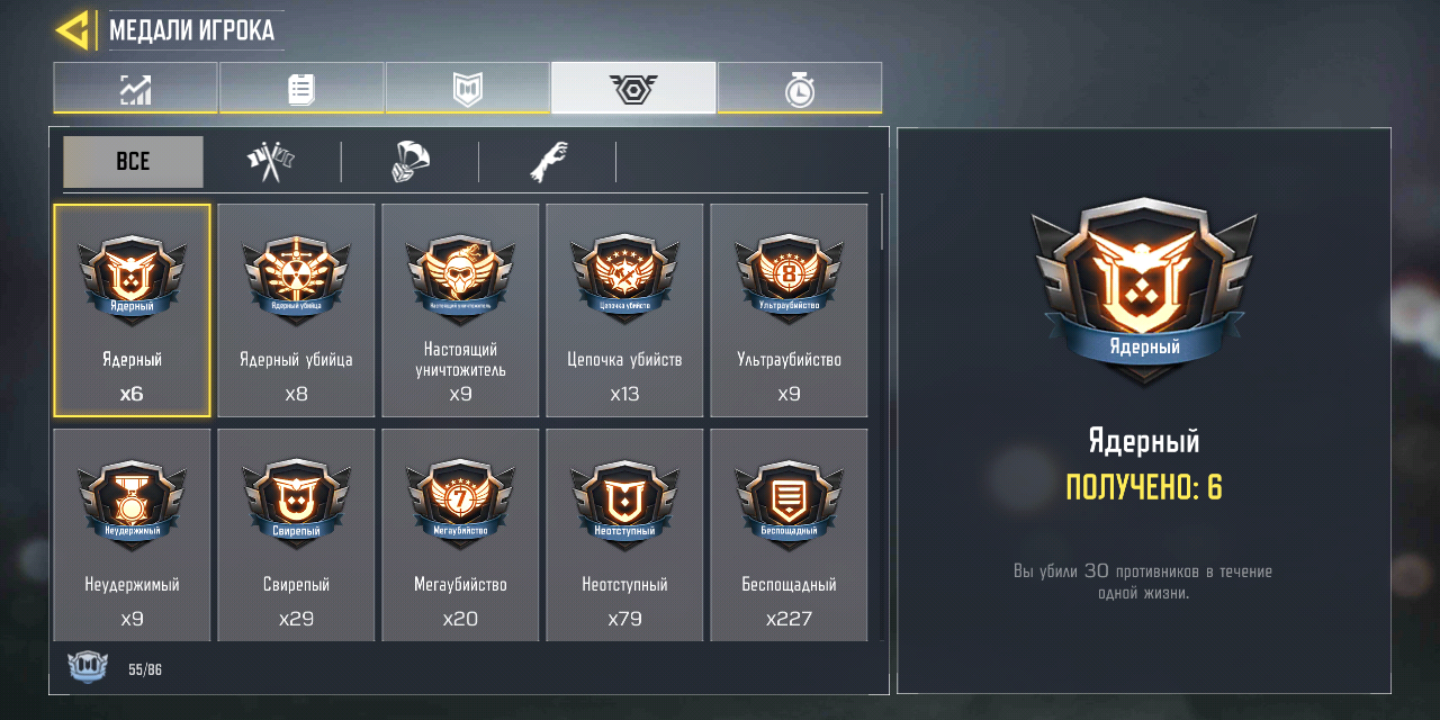1440x720 pixels.
Task: Choose the Свирепый medal tile
Action: [x=296, y=535]
